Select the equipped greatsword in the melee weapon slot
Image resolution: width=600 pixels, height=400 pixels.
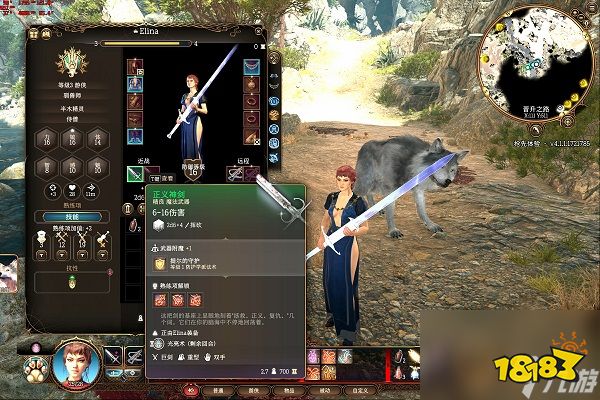coord(137,174)
